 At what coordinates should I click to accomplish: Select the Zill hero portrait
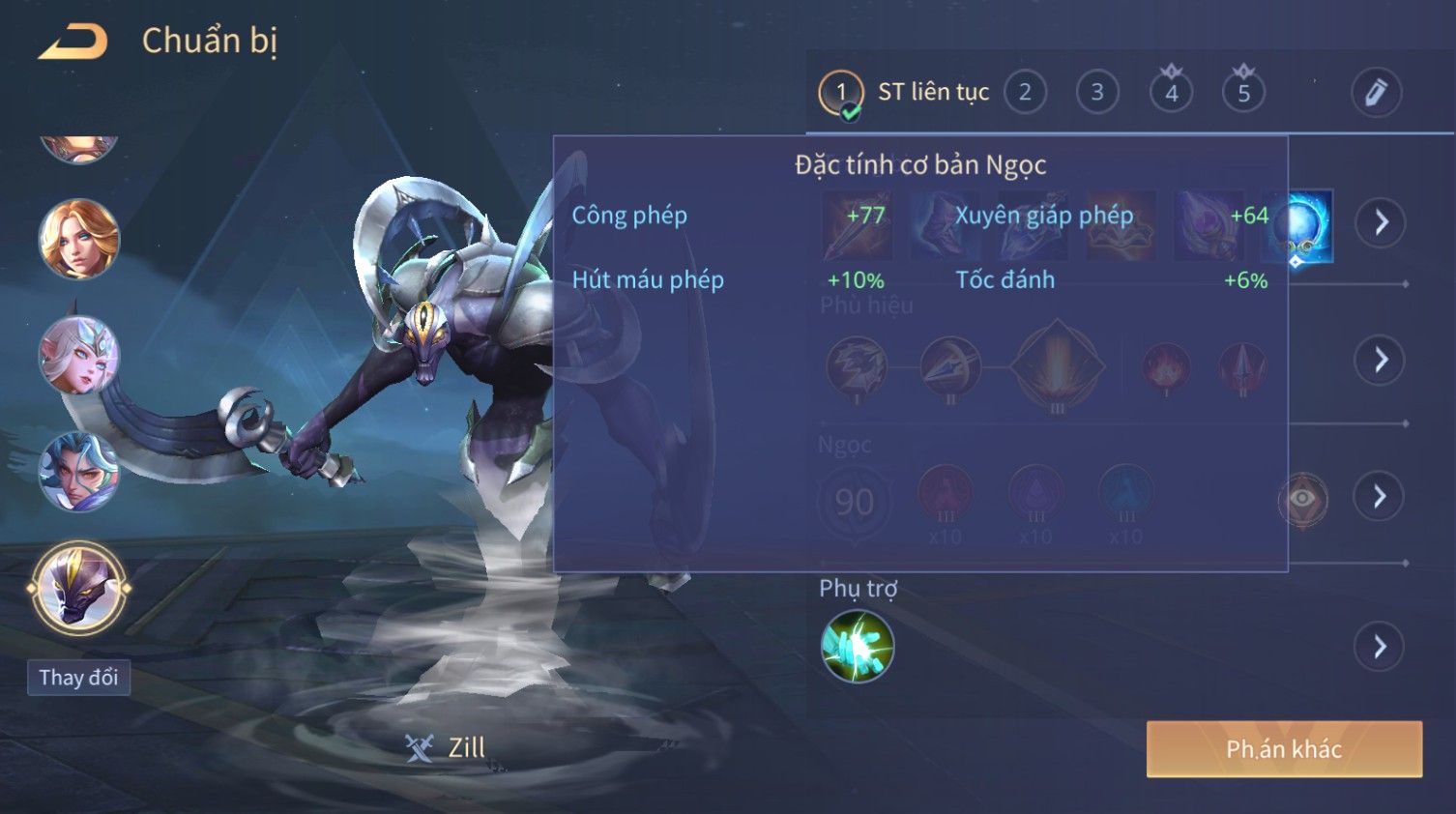click(78, 588)
